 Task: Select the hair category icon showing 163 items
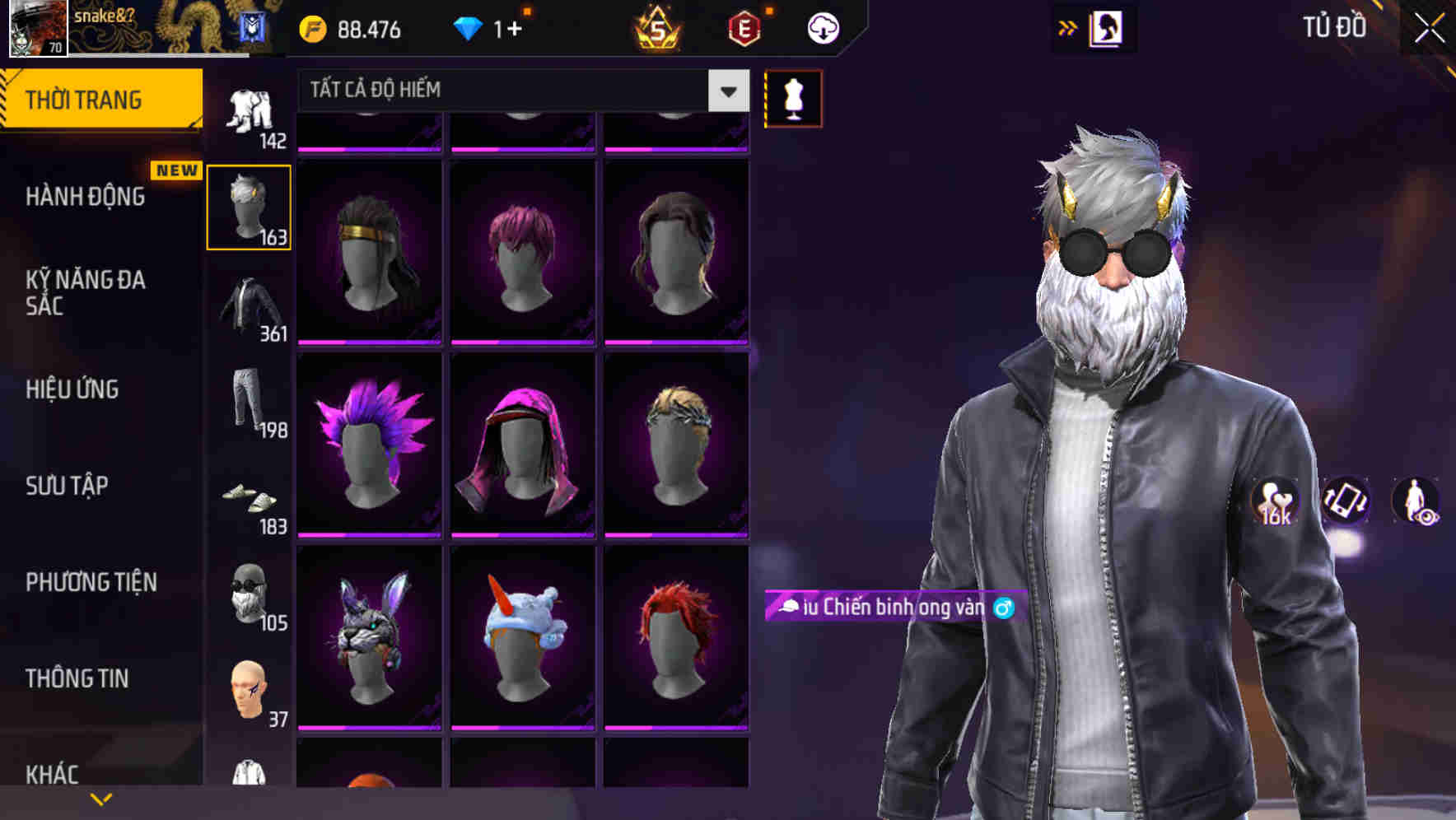249,206
